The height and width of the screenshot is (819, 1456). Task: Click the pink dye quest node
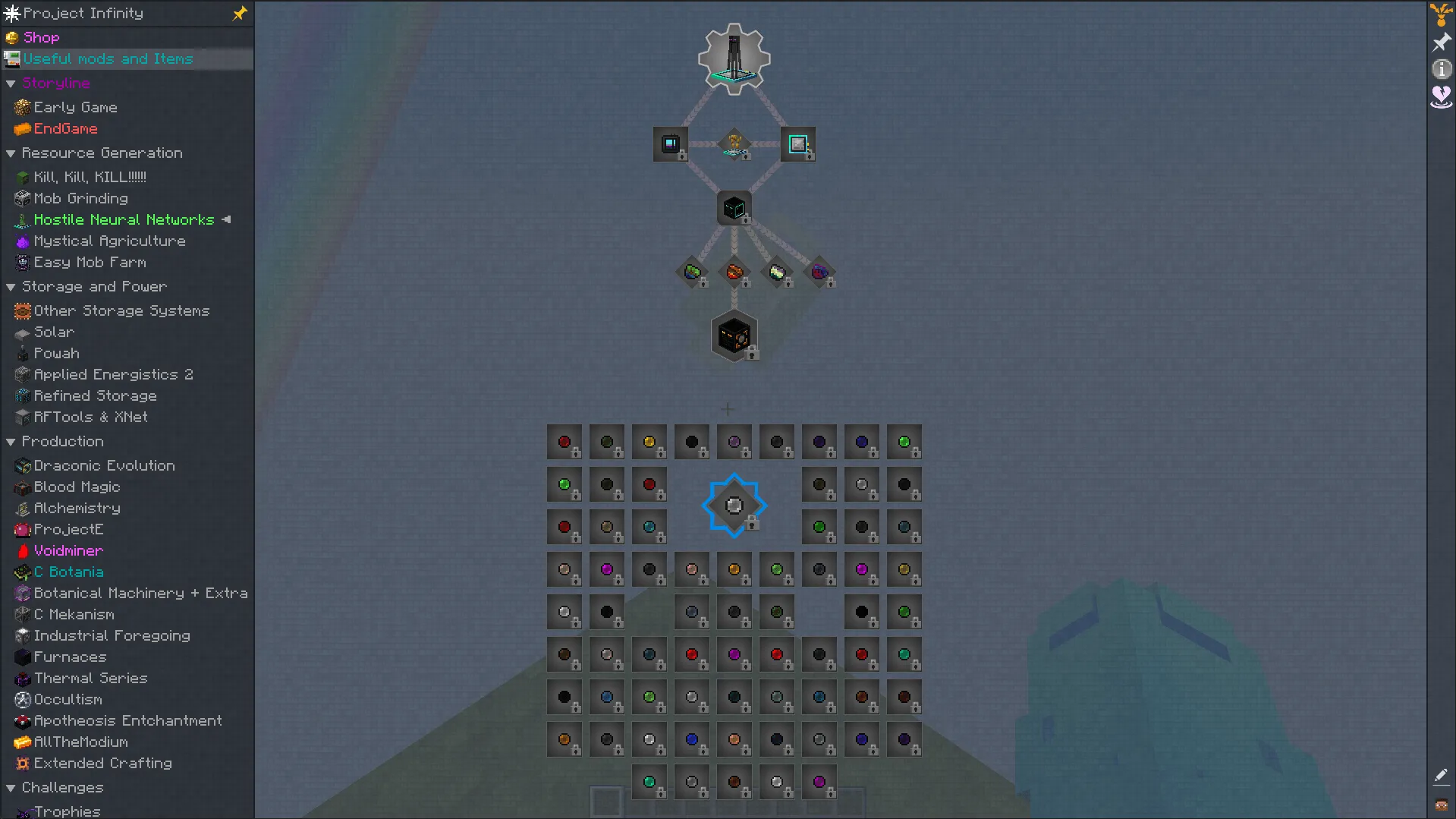pos(607,569)
